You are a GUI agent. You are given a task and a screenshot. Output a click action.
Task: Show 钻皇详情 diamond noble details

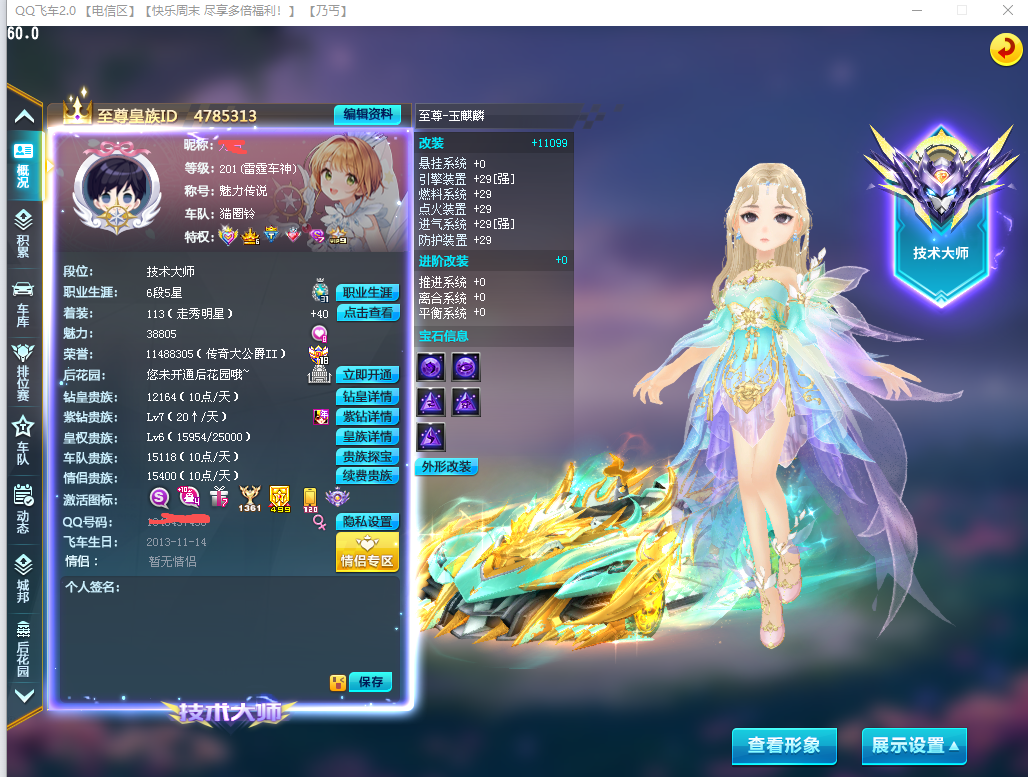[x=367, y=397]
